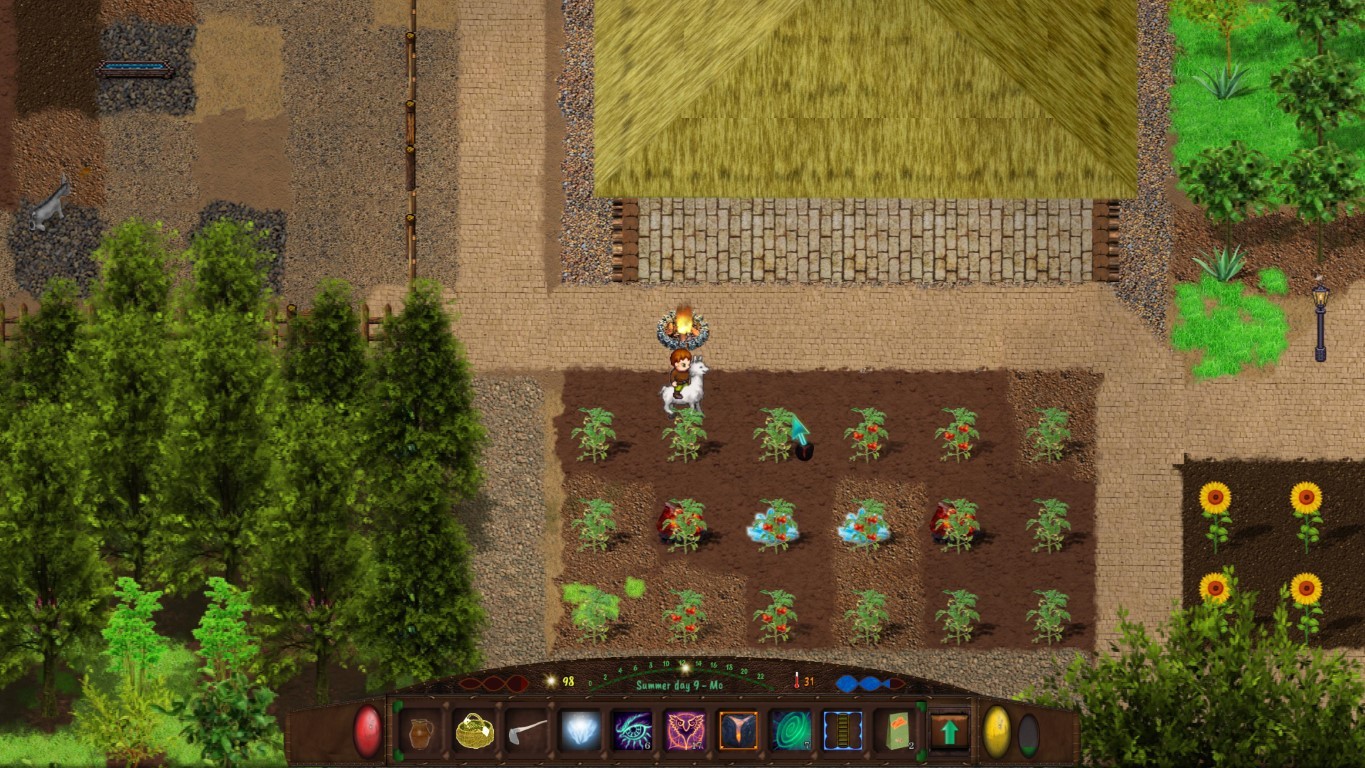Select the clay jug hotbar slot
1365x768 pixels.
point(421,731)
